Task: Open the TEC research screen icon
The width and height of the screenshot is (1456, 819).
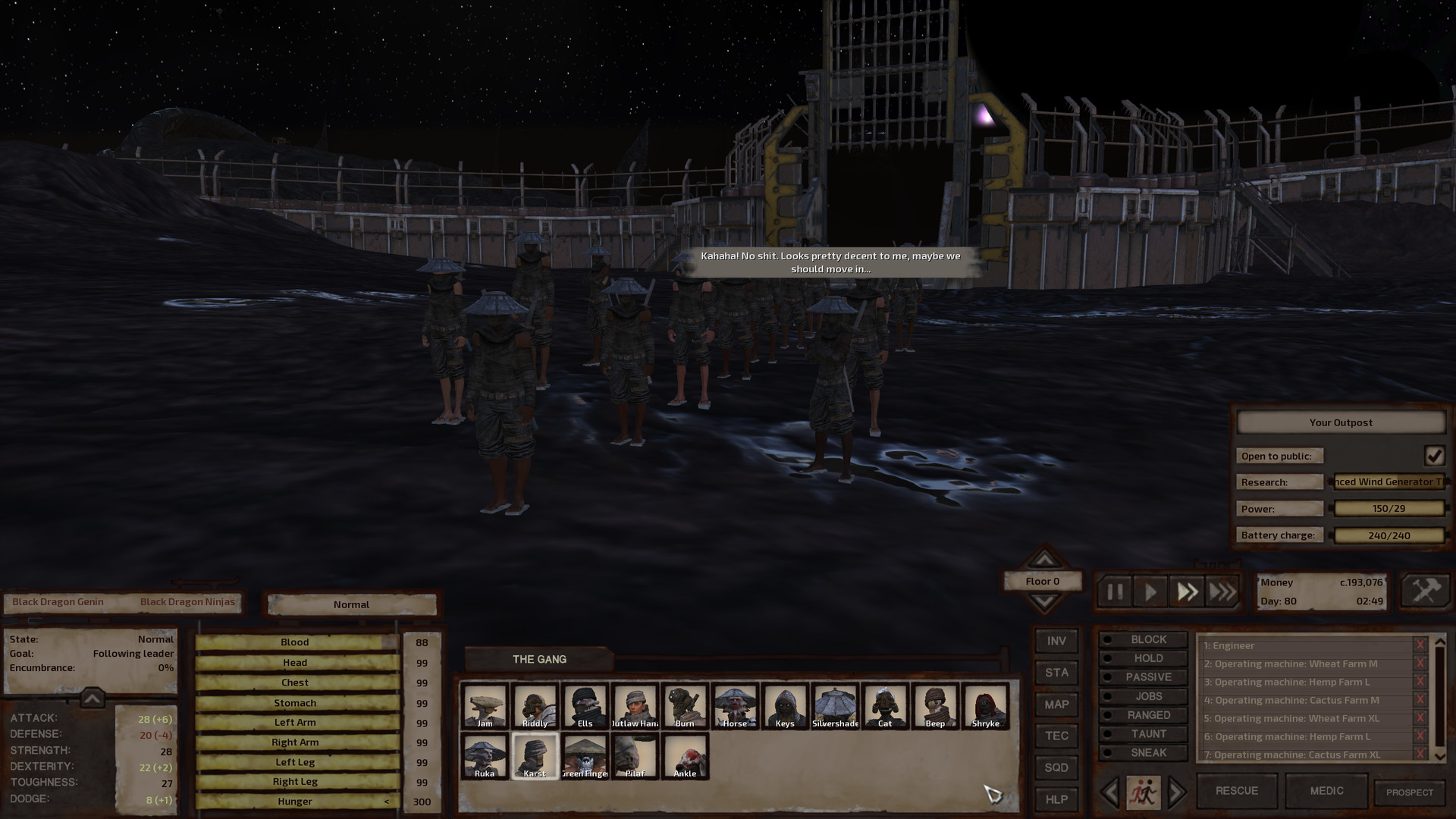Action: pyautogui.click(x=1056, y=736)
